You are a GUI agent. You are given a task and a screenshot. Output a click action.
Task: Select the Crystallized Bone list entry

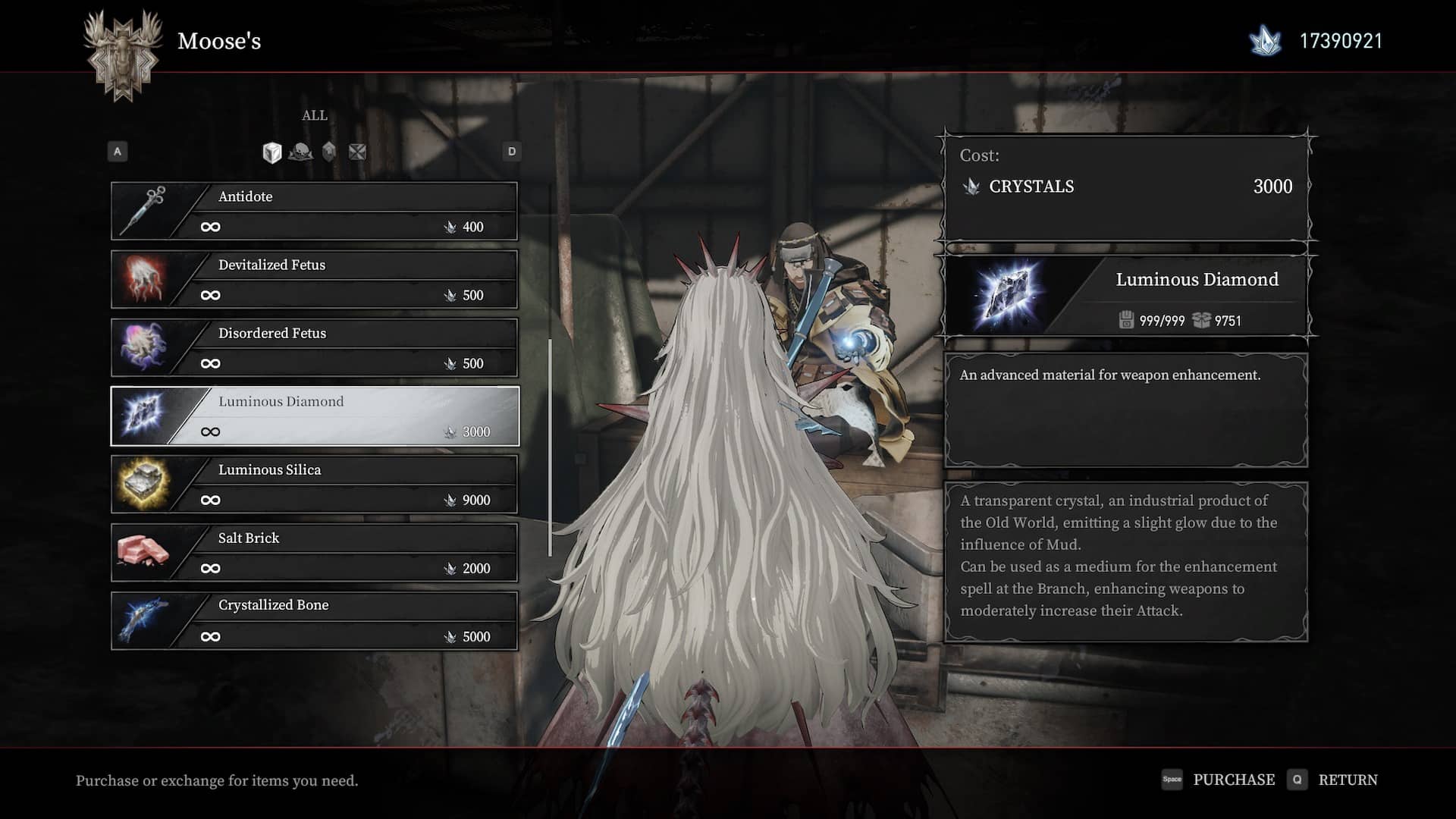[314, 620]
